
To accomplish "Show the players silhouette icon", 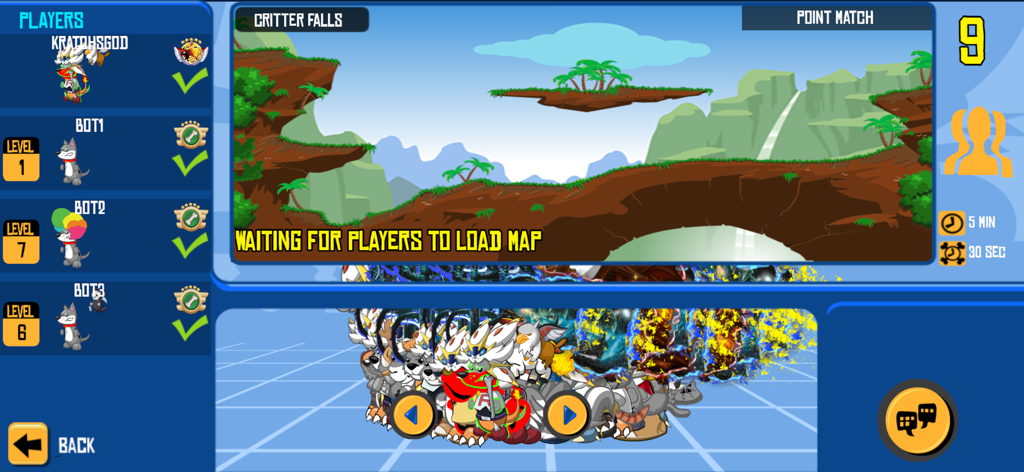I will coord(977,143).
